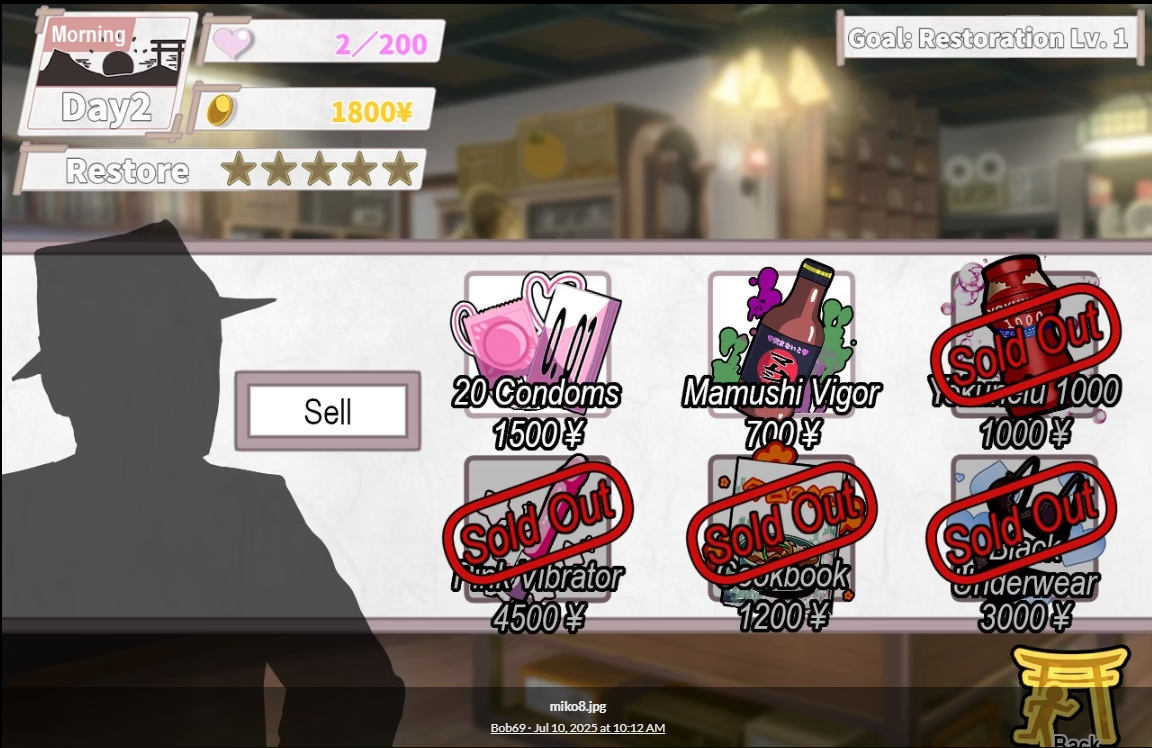Choose the sold out 1000¥ red bottle
This screenshot has height=748, width=1152.
tap(1024, 345)
